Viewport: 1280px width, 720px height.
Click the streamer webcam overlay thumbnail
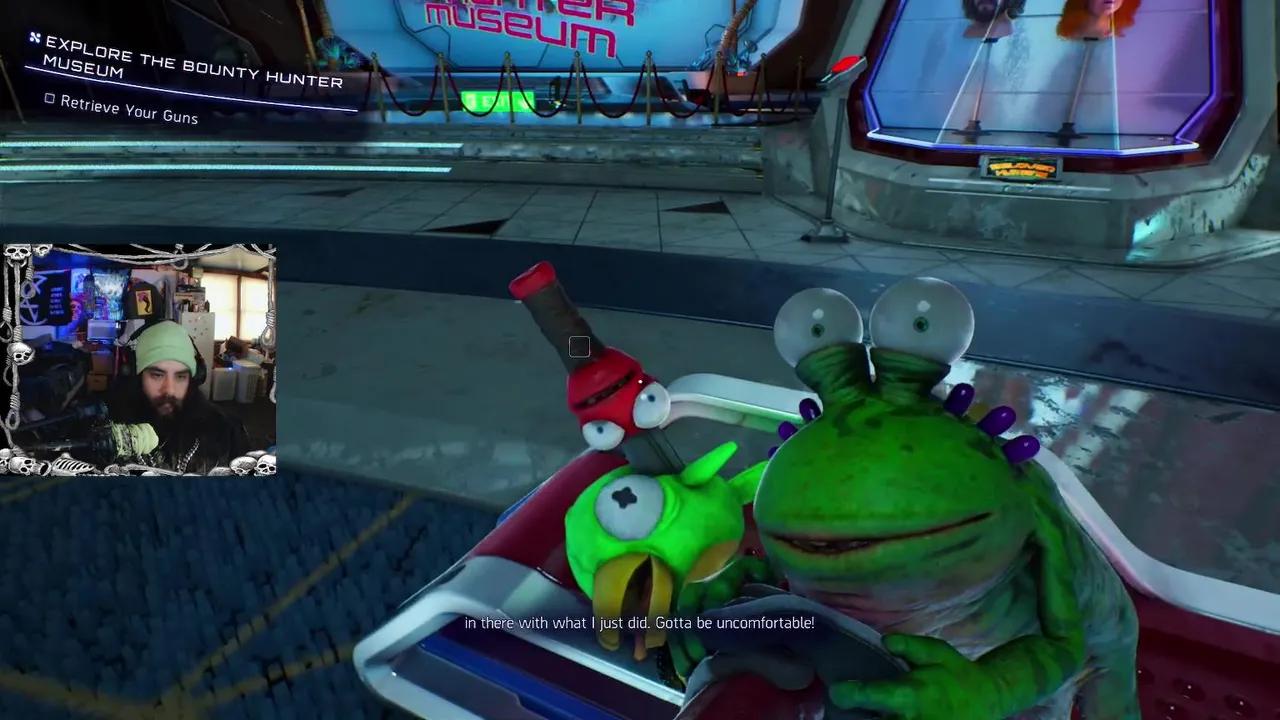(x=140, y=360)
